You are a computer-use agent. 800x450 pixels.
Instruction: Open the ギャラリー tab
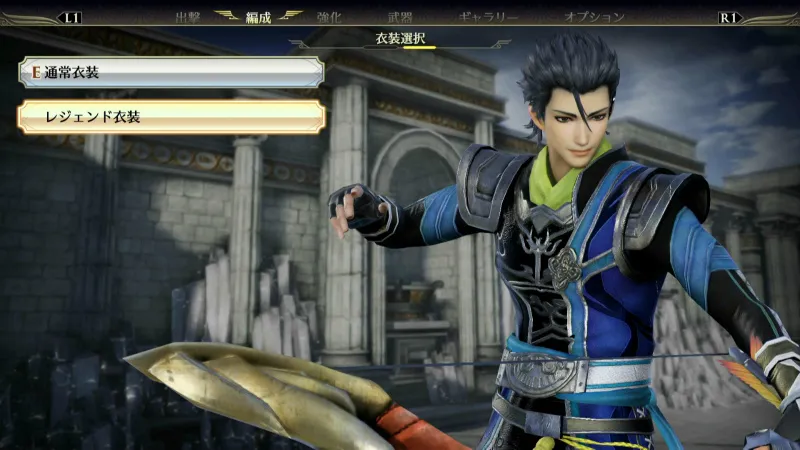click(x=488, y=17)
